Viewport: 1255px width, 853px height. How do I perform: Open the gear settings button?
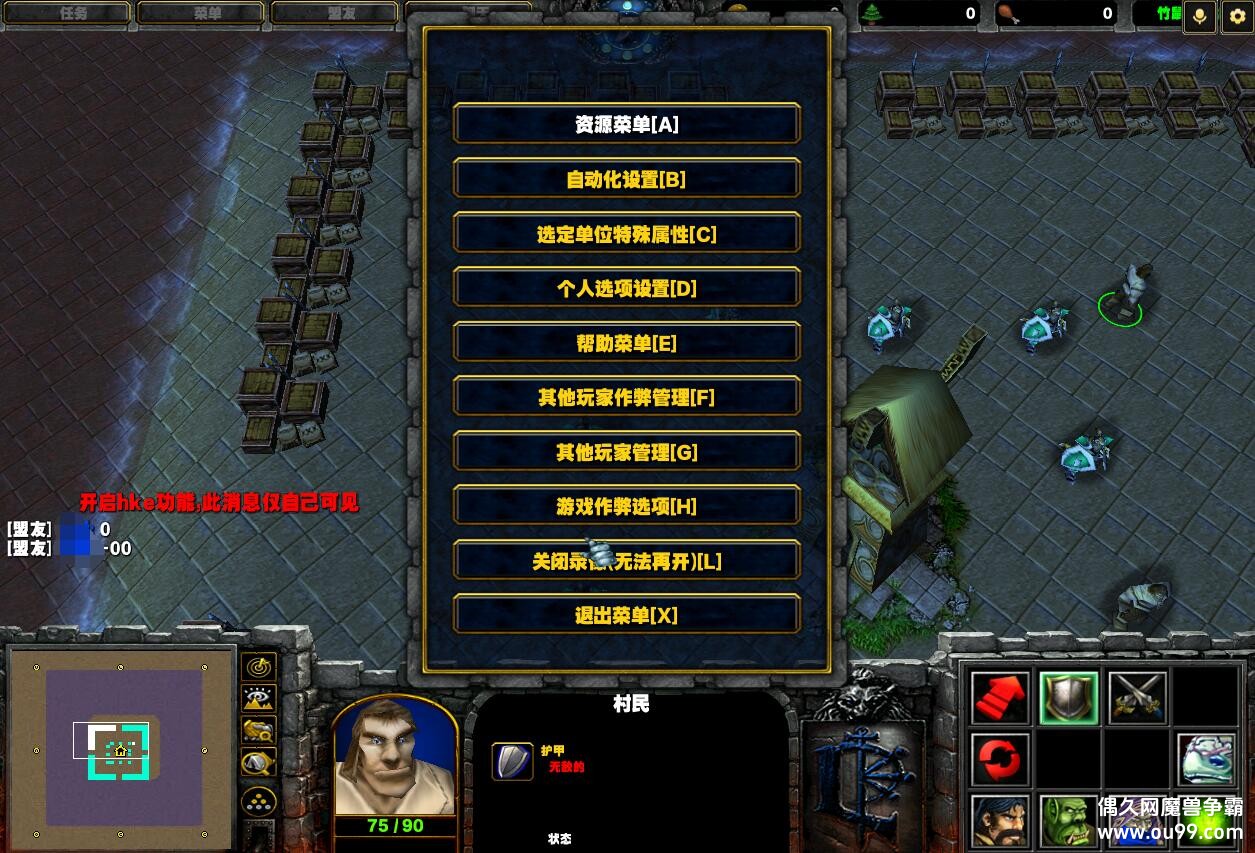point(1237,17)
